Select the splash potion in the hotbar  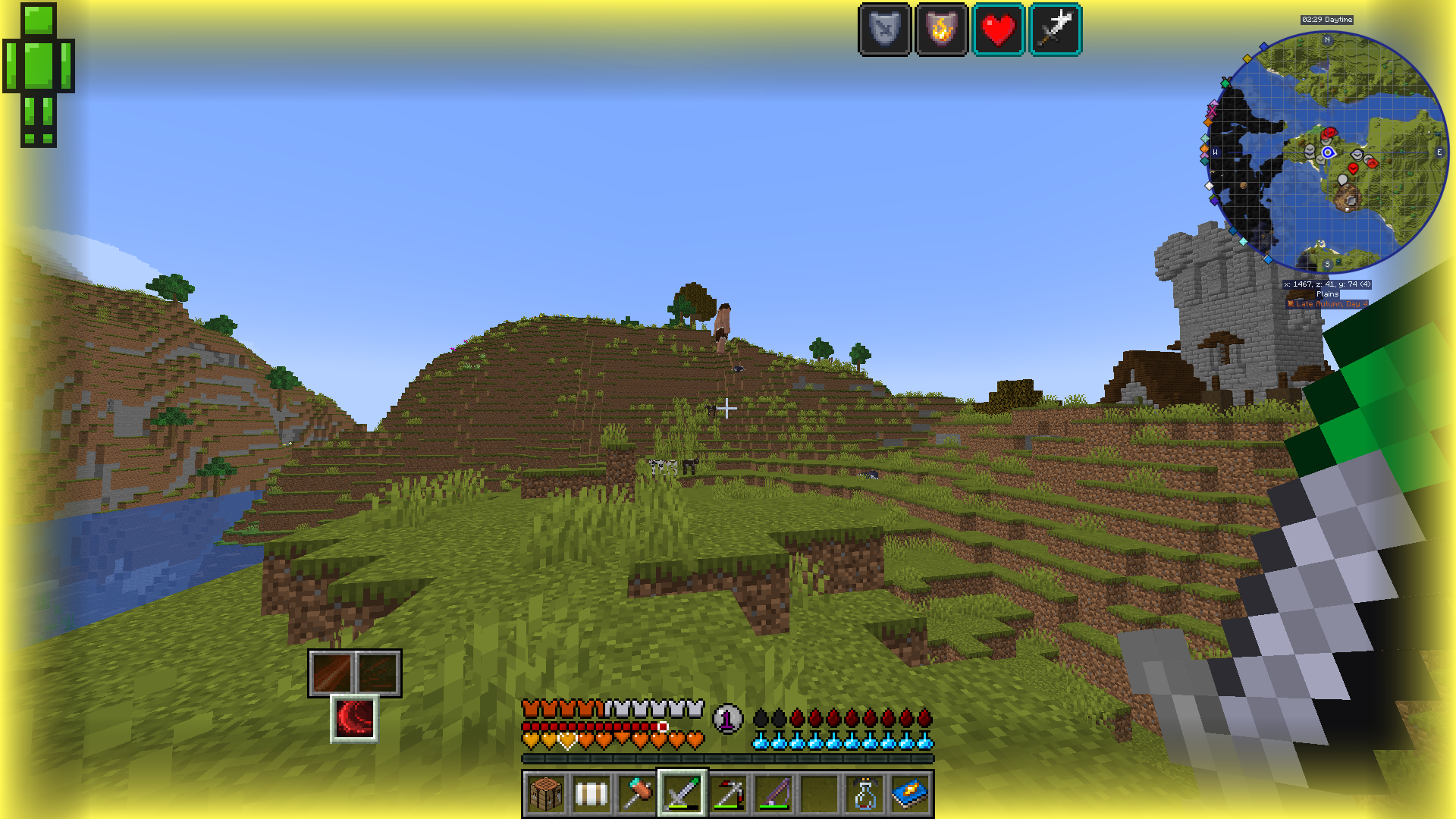pyautogui.click(x=865, y=794)
